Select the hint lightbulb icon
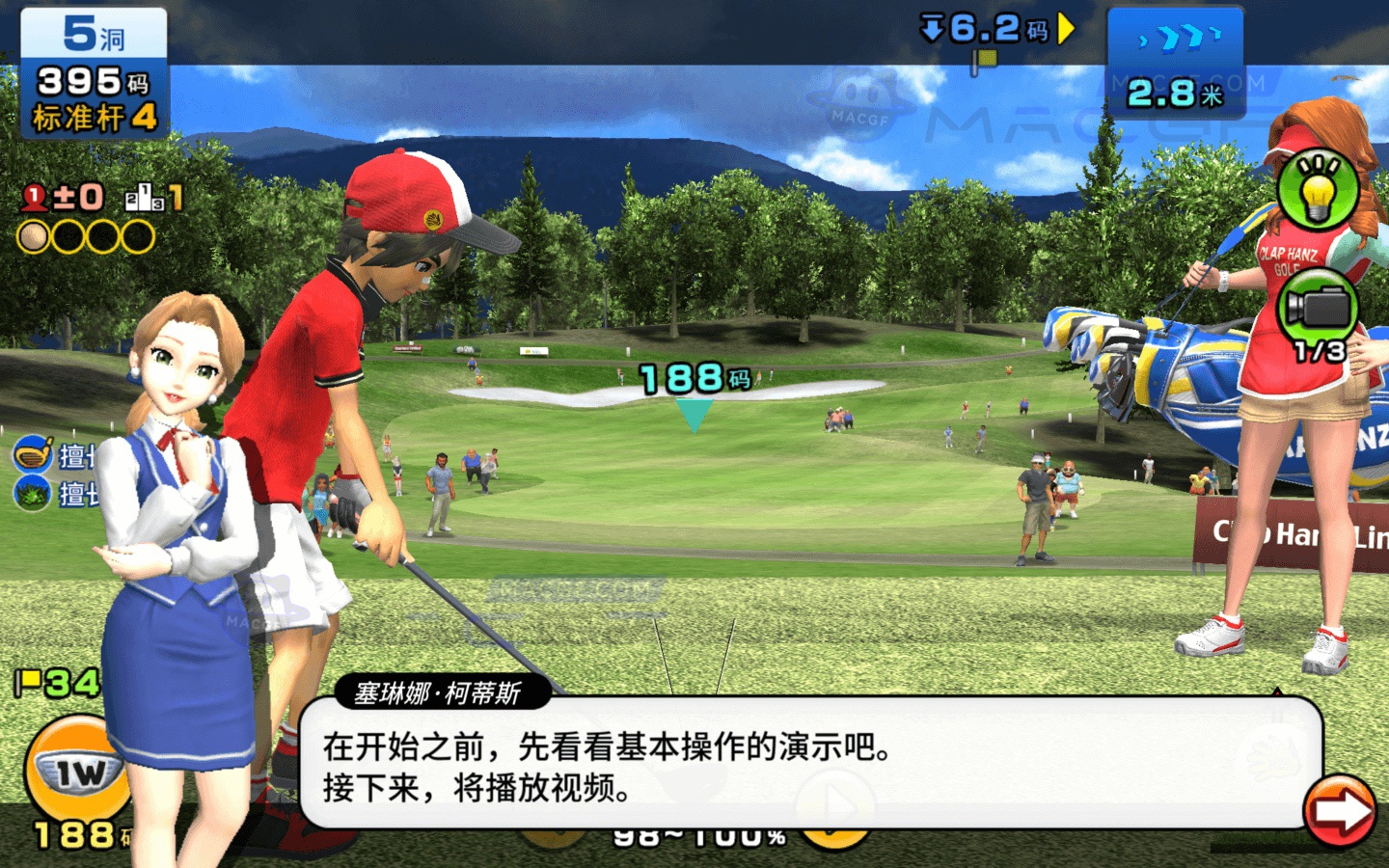Screen dimensions: 1389x868 tap(1320, 190)
